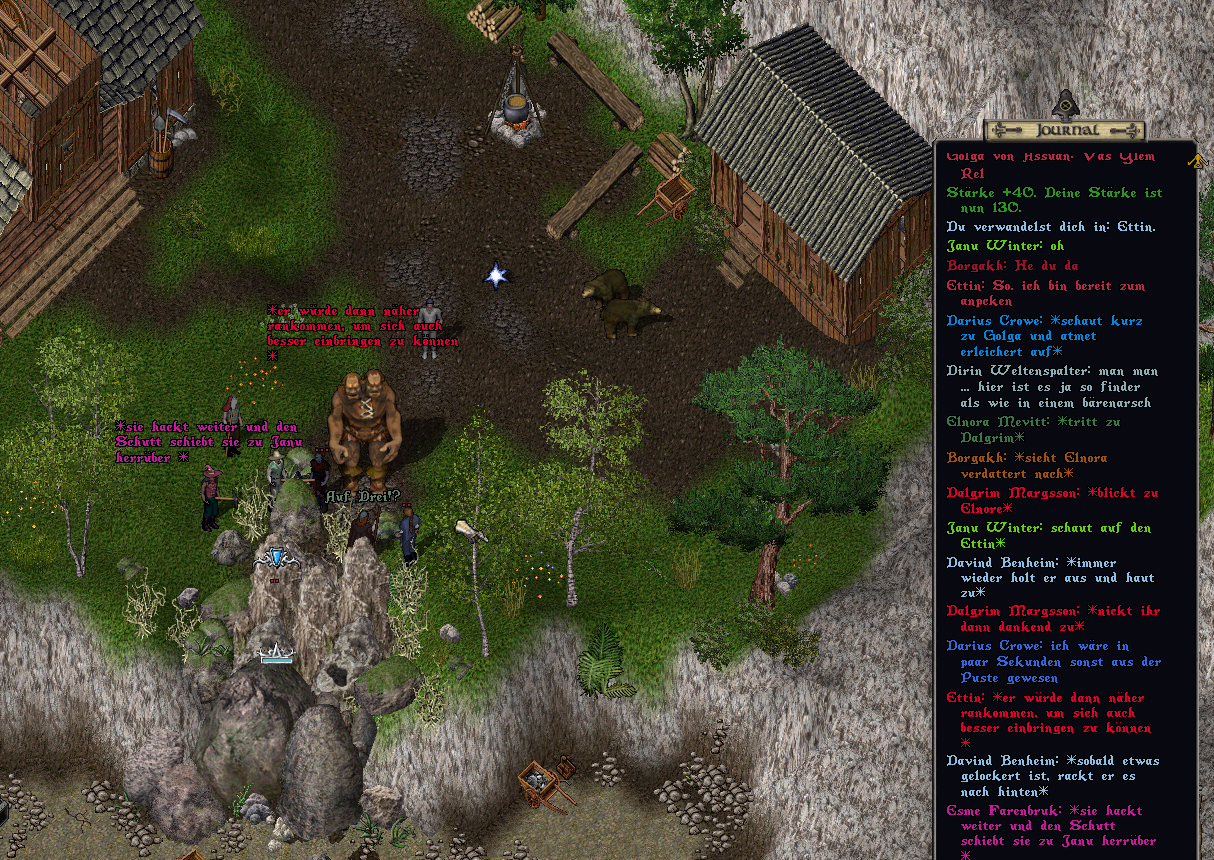Image resolution: width=1214 pixels, height=860 pixels.
Task: Minimize the Journal with the round knob
Action: click(x=1066, y=104)
